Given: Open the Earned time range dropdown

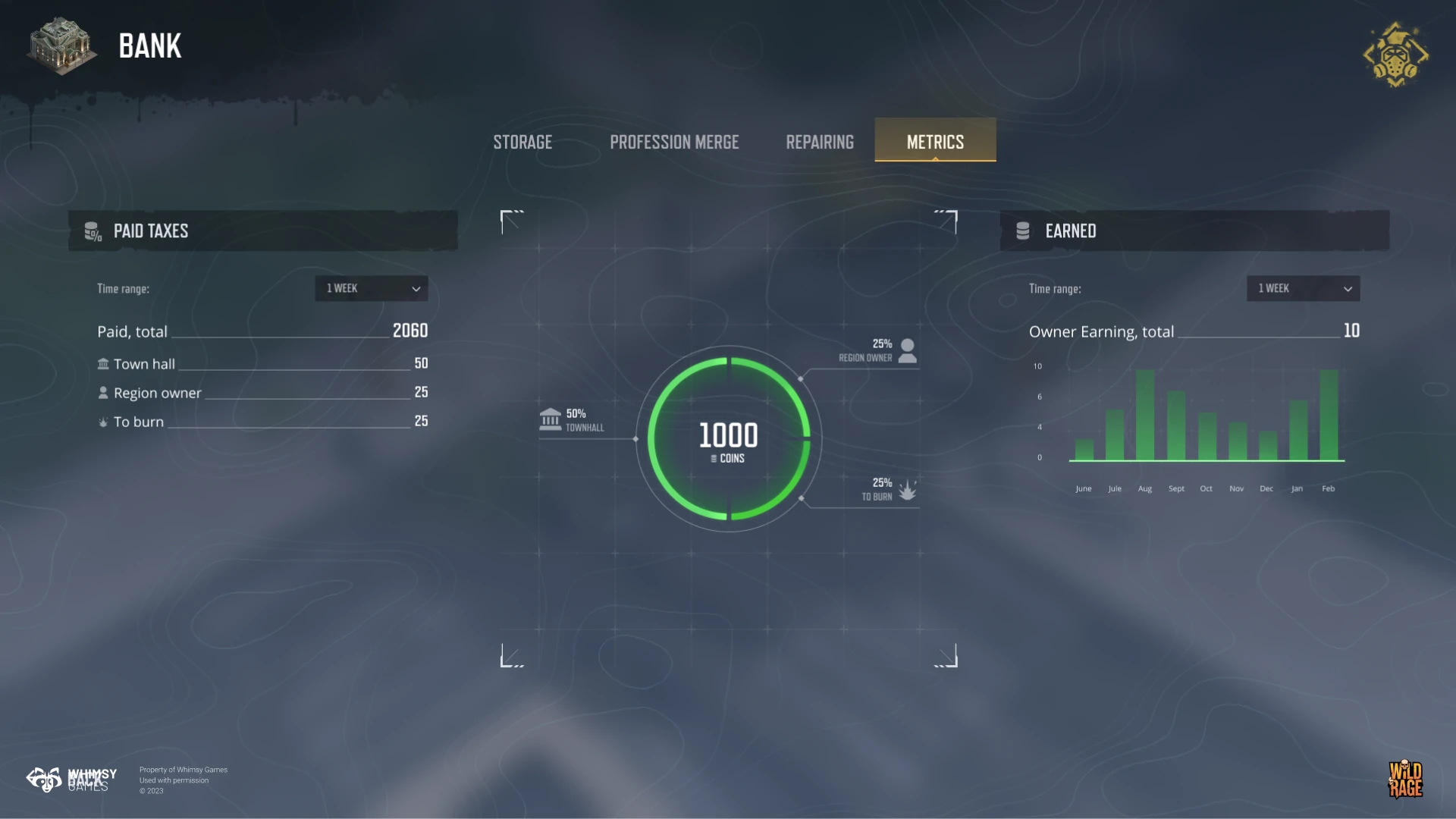Looking at the screenshot, I should tap(1303, 288).
